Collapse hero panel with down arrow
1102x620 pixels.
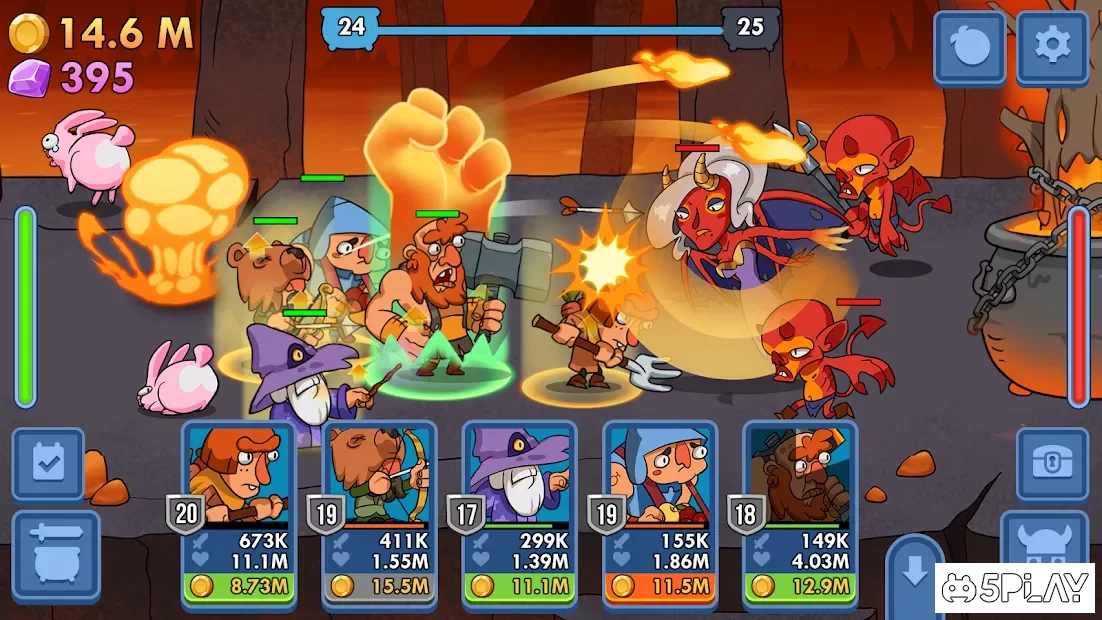click(x=914, y=576)
